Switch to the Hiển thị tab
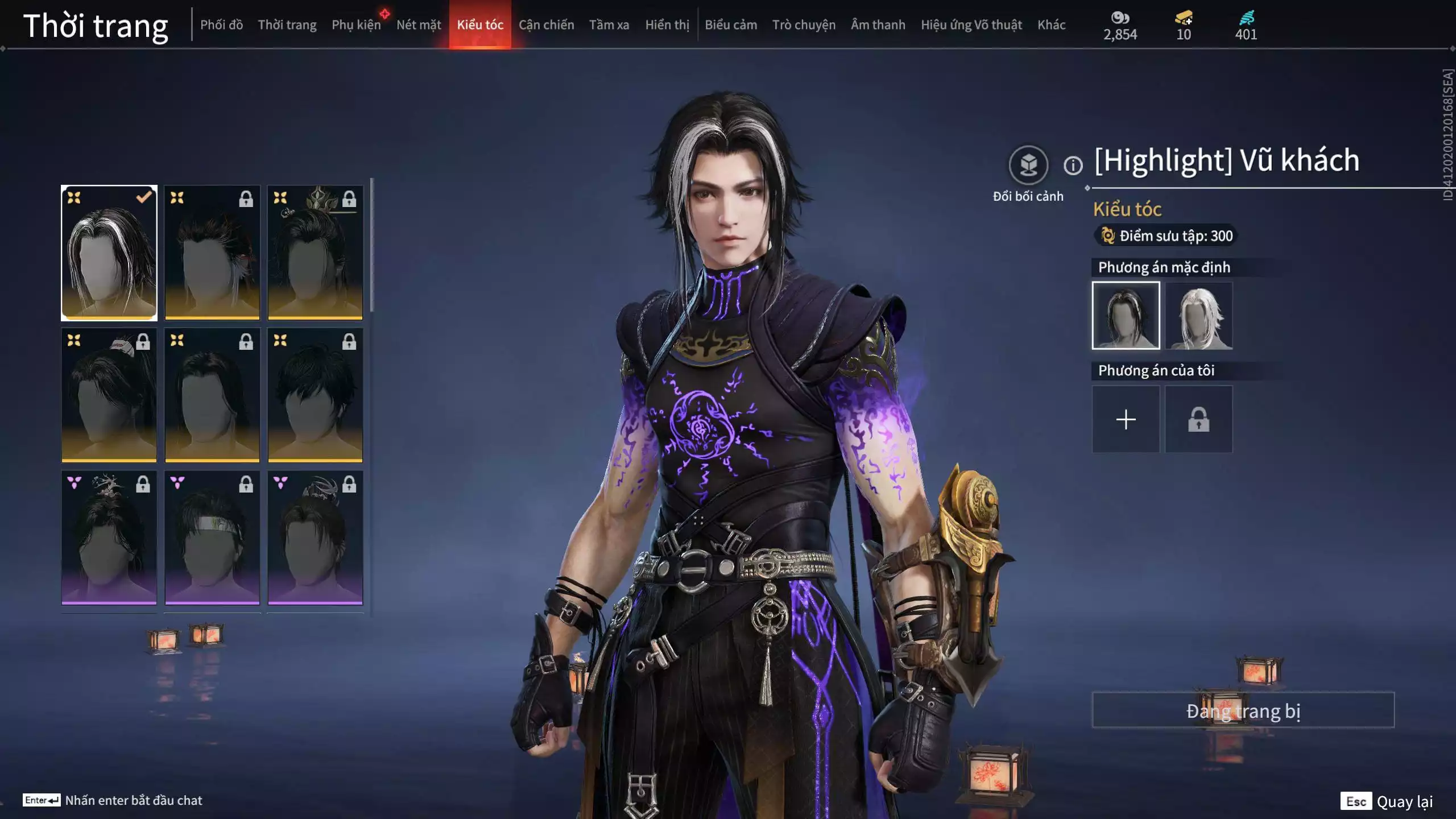The image size is (1456, 819). [x=667, y=25]
